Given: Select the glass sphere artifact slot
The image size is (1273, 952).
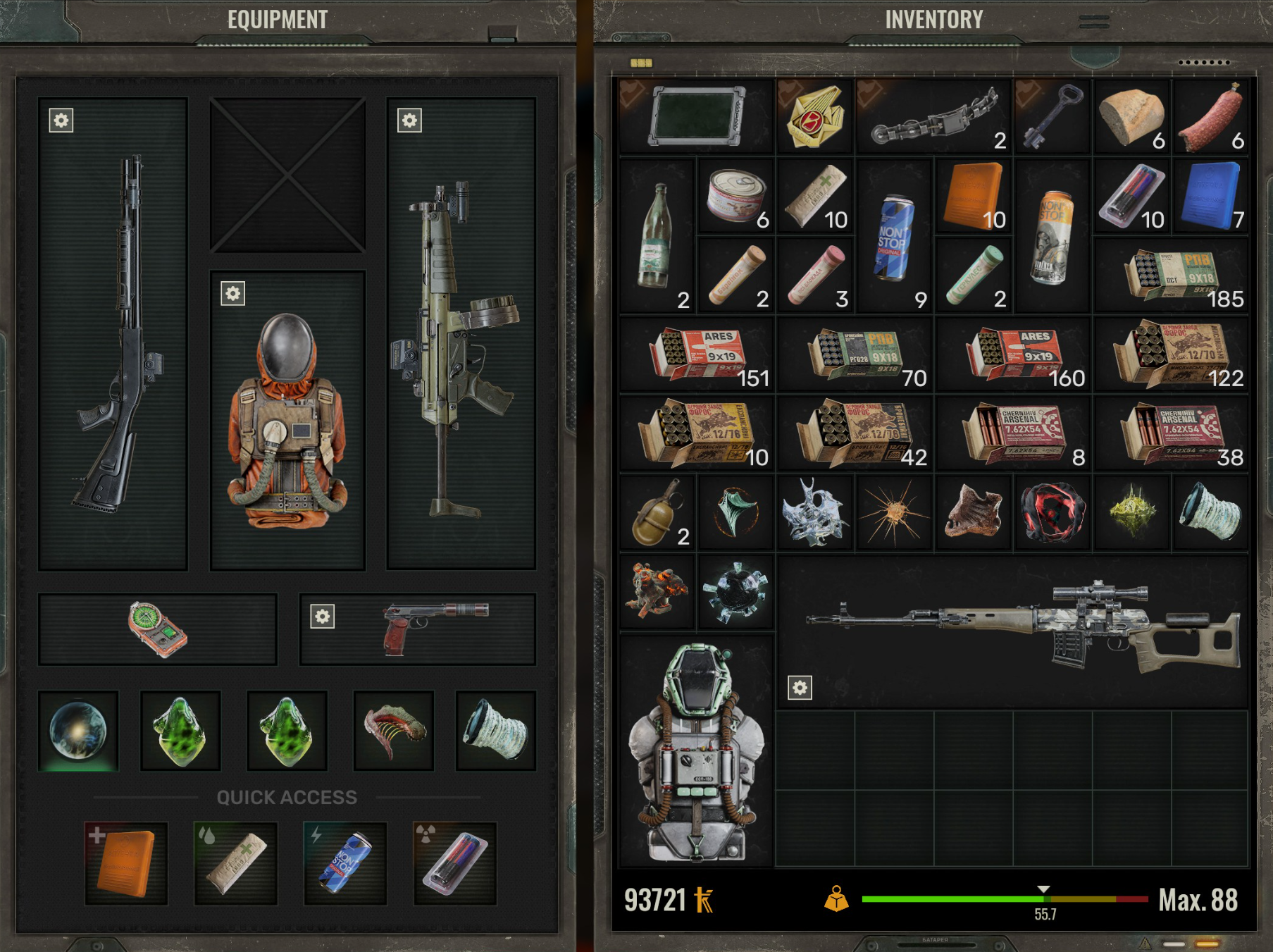Looking at the screenshot, I should [78, 731].
